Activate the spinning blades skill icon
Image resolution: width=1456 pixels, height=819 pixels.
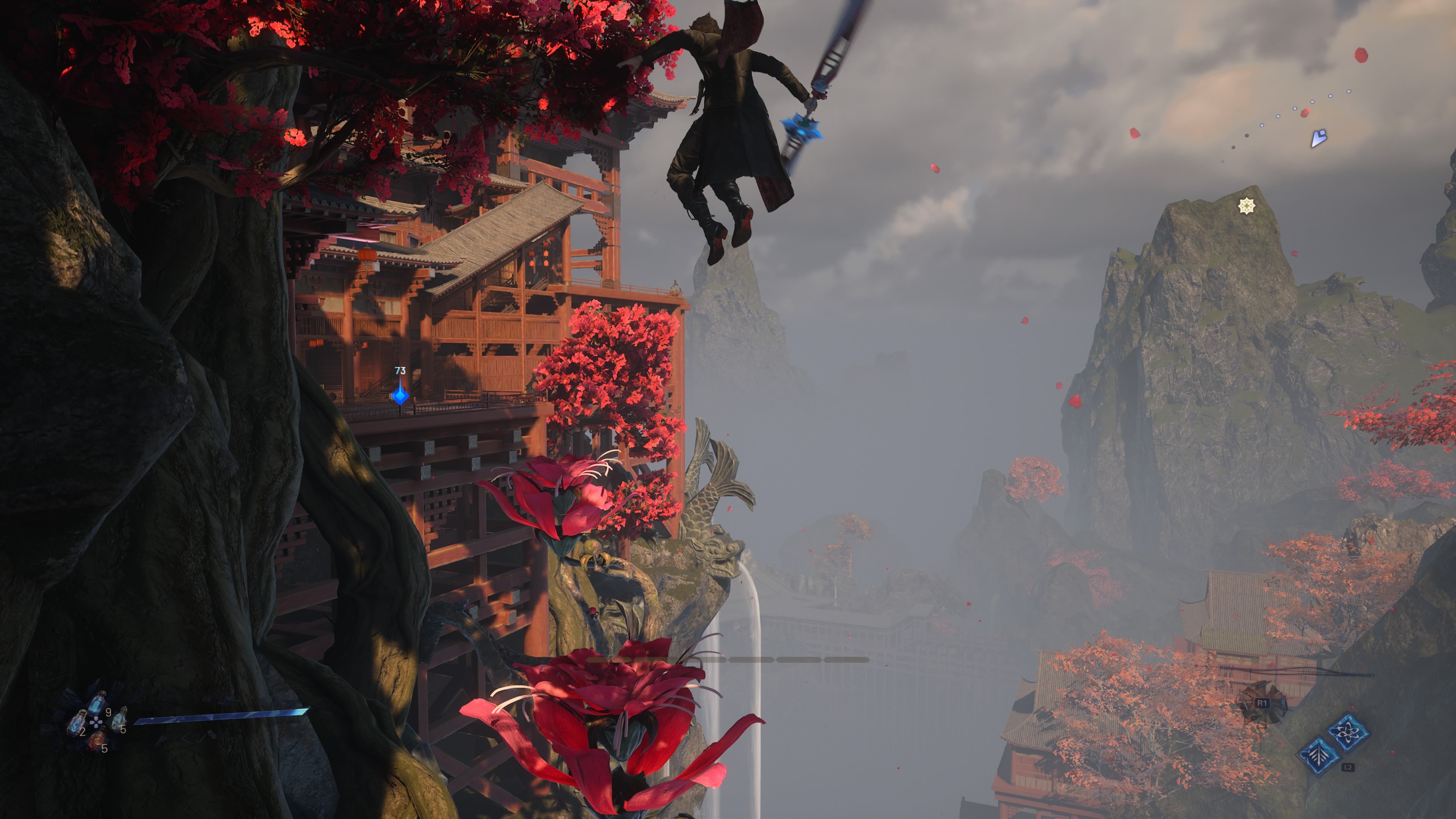point(1349,733)
